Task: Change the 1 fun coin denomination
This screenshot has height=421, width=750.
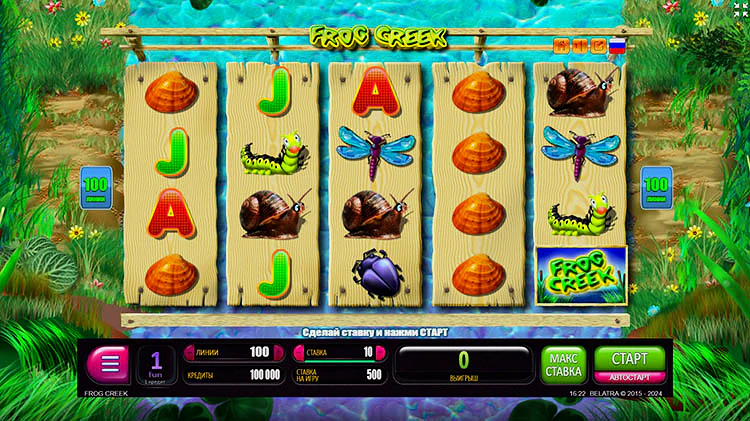Action: [156, 364]
